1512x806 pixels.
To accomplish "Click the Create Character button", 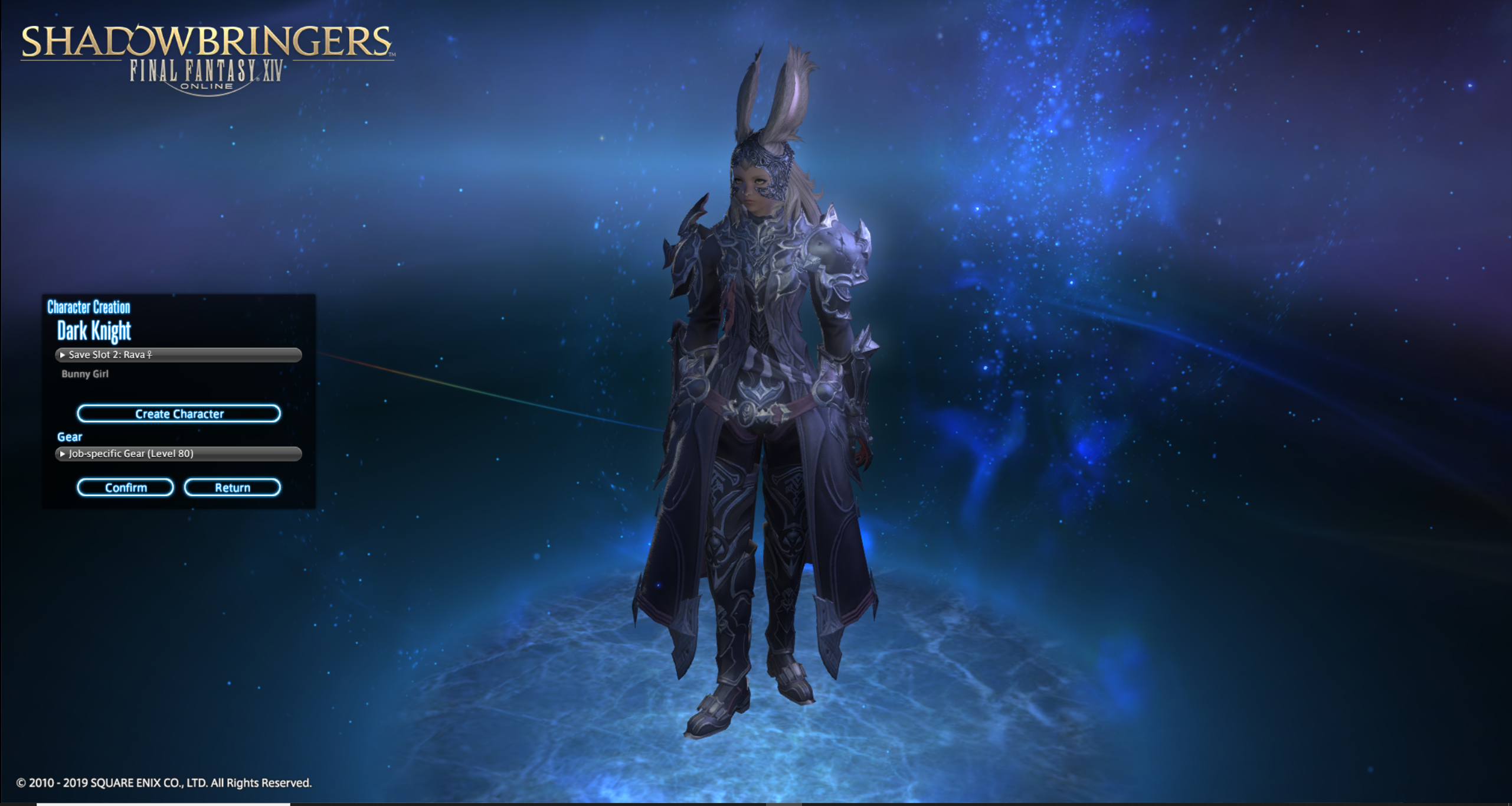I will [179, 413].
